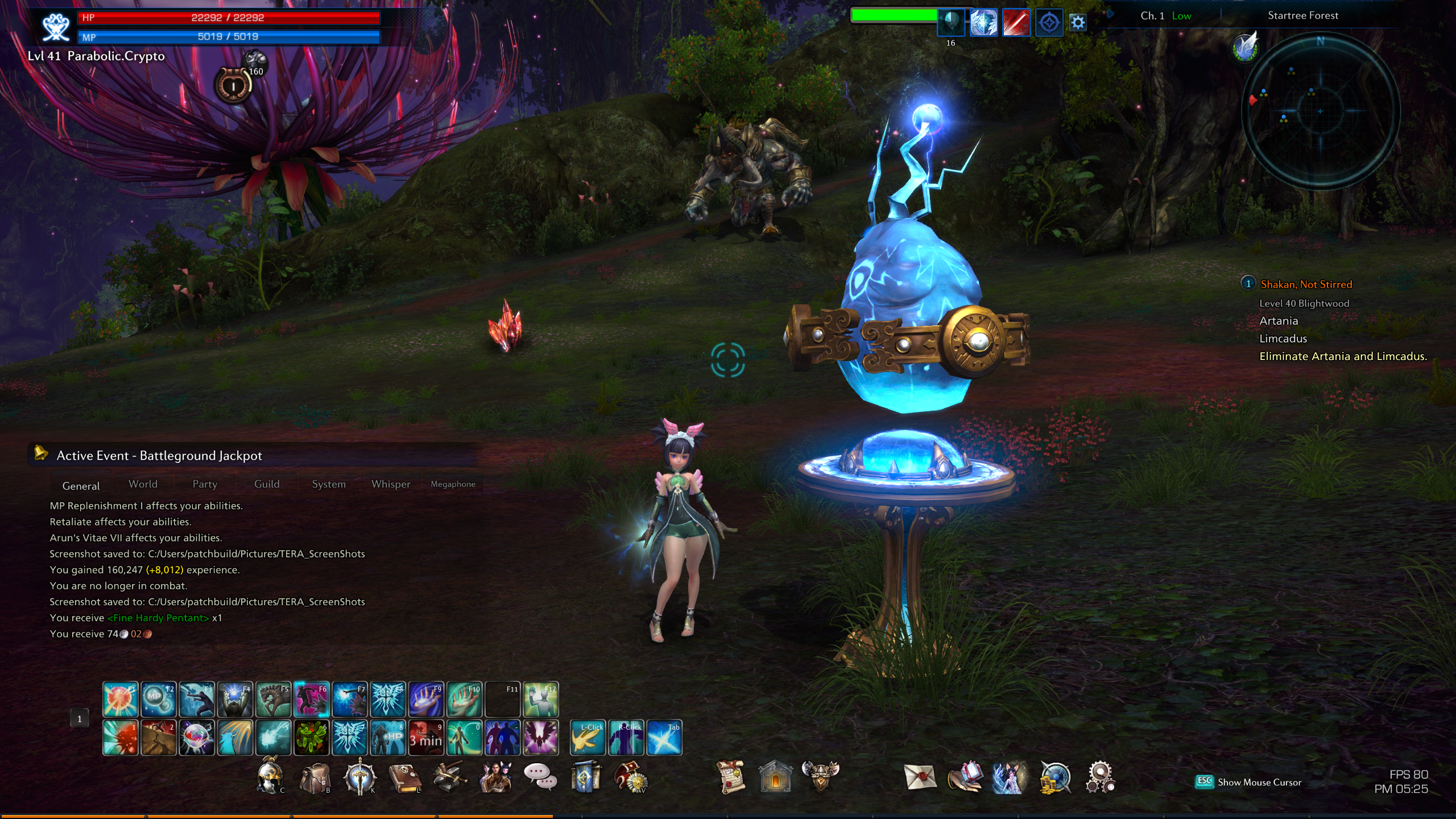Open the brown quest journal book
Viewport: 1456px width, 819px height.
click(x=404, y=777)
